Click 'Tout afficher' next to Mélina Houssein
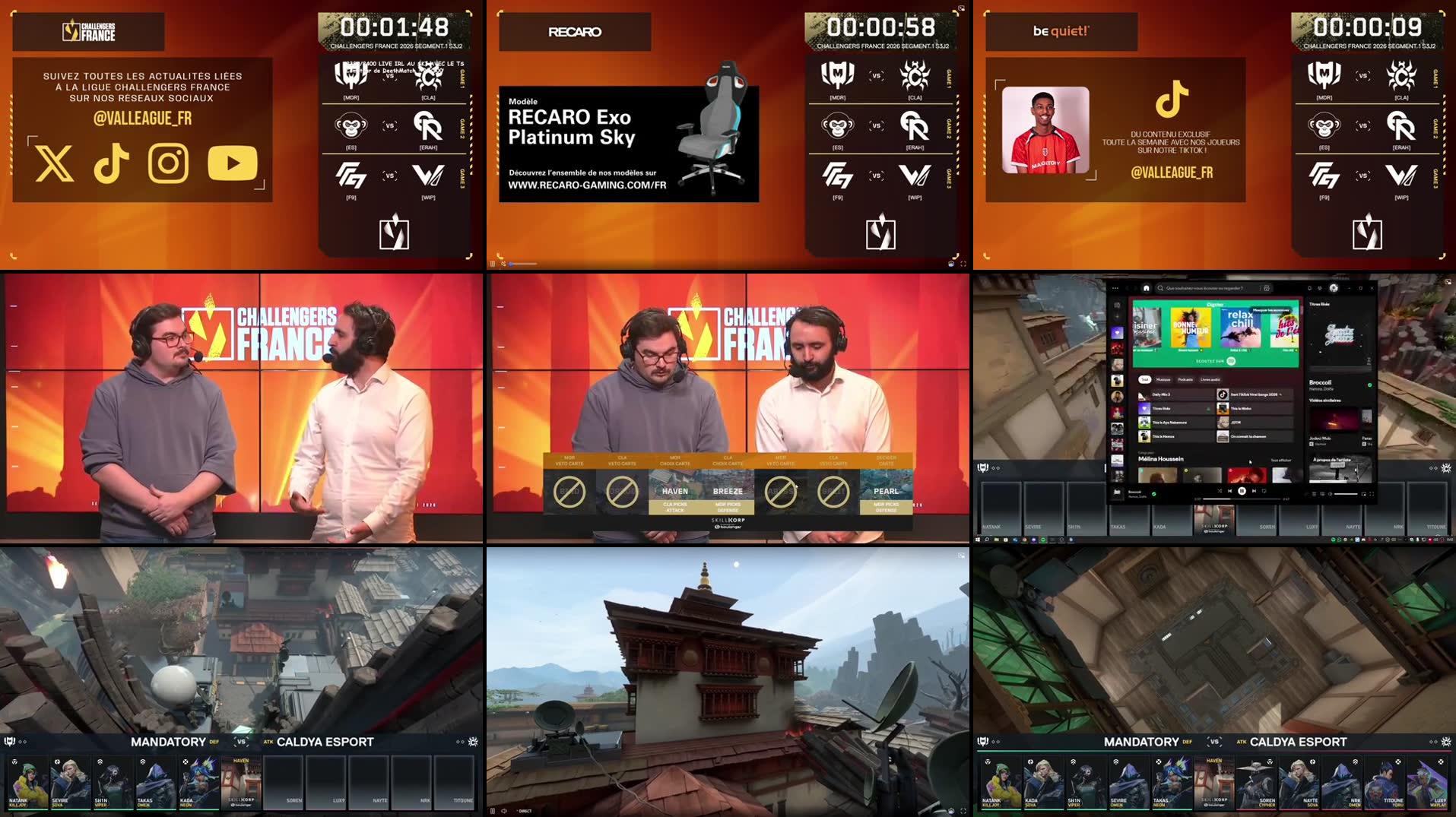The width and height of the screenshot is (1456, 817). coord(1281,460)
